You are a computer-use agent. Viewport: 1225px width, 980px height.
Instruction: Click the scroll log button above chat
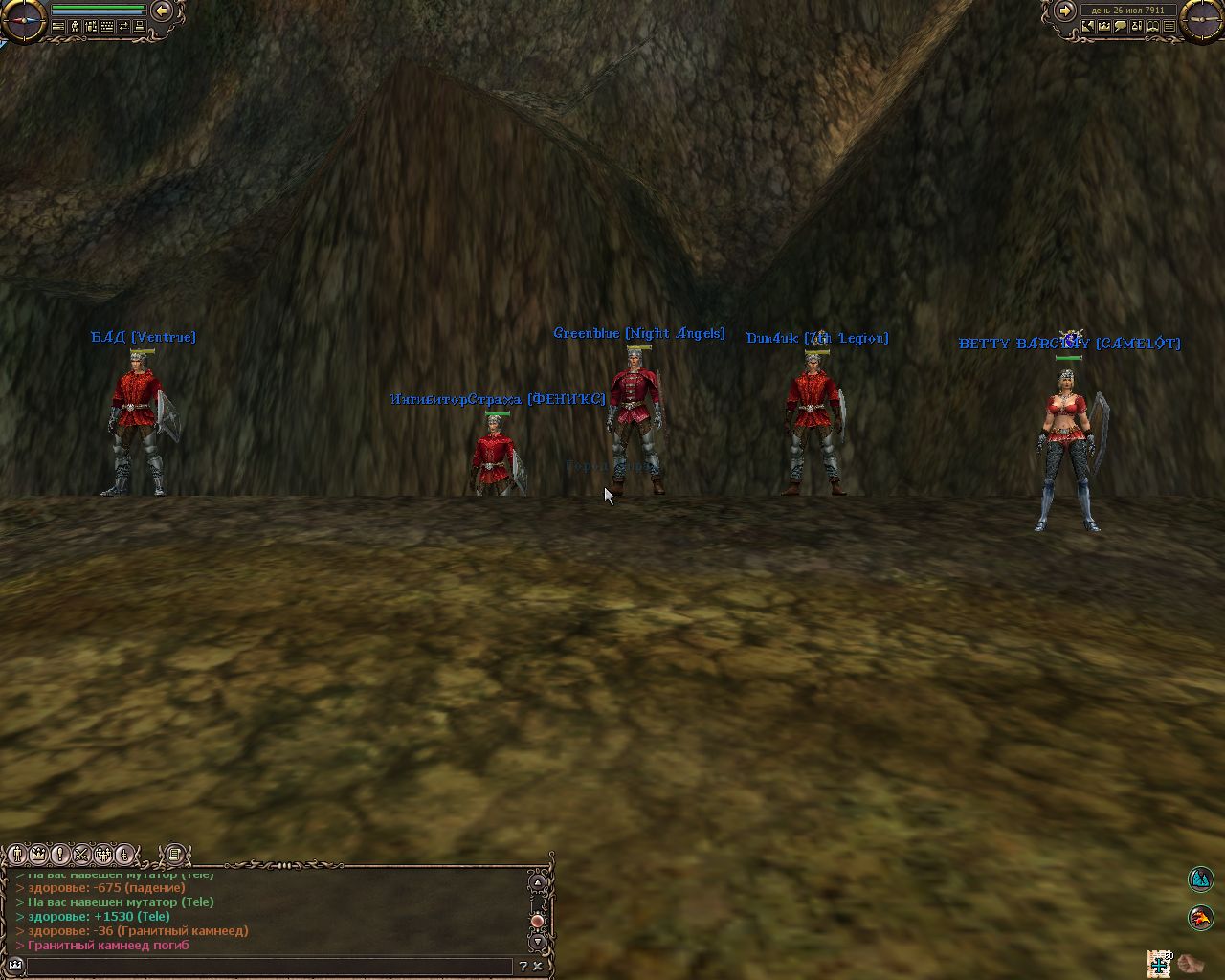click(174, 854)
